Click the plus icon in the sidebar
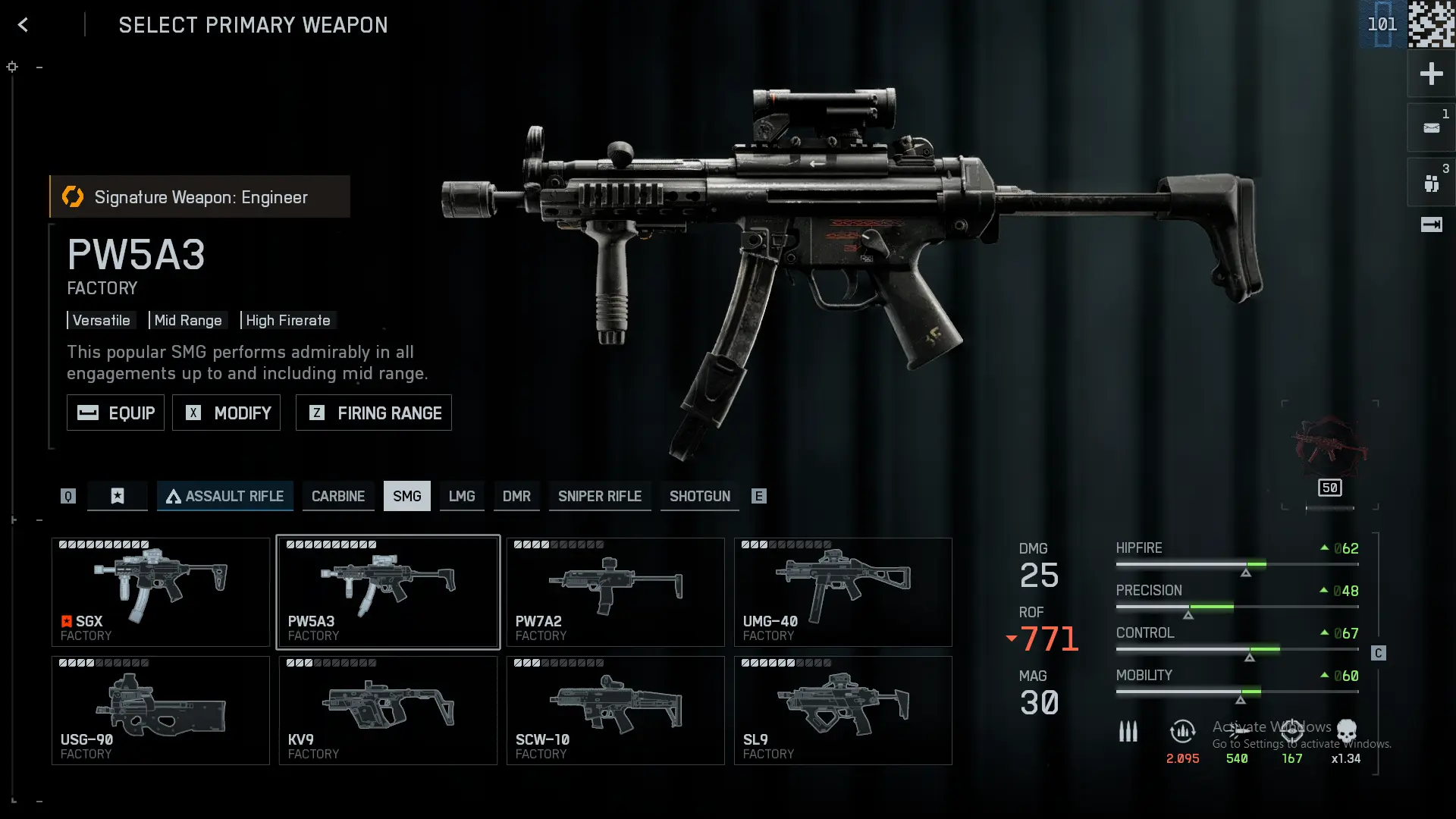1456x819 pixels. (x=1431, y=74)
